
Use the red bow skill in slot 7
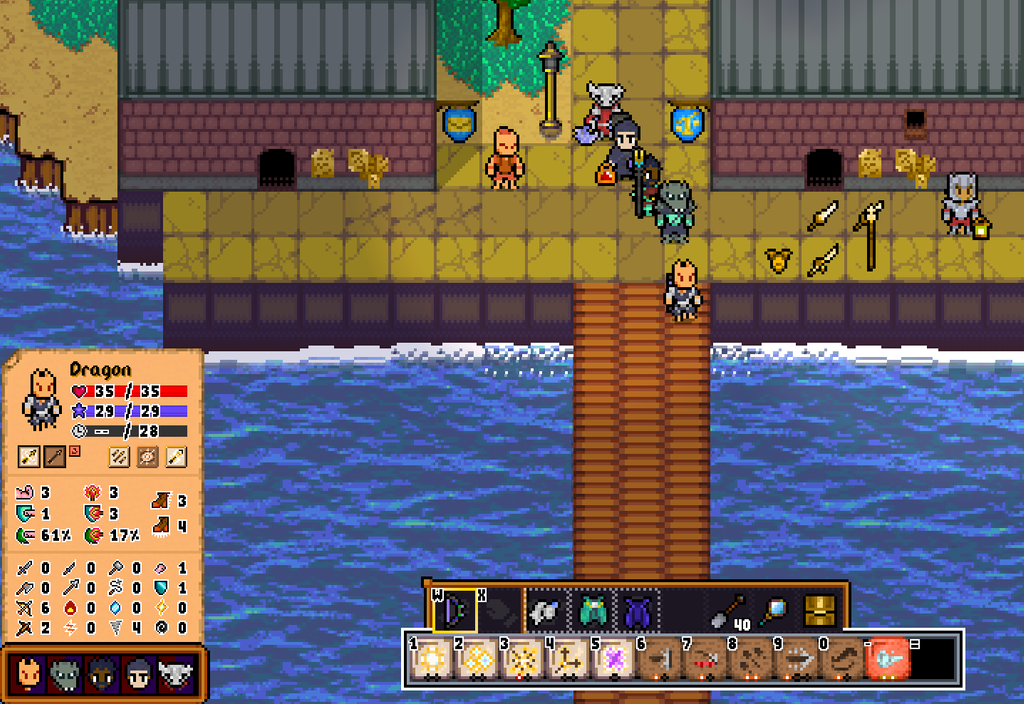(704, 660)
